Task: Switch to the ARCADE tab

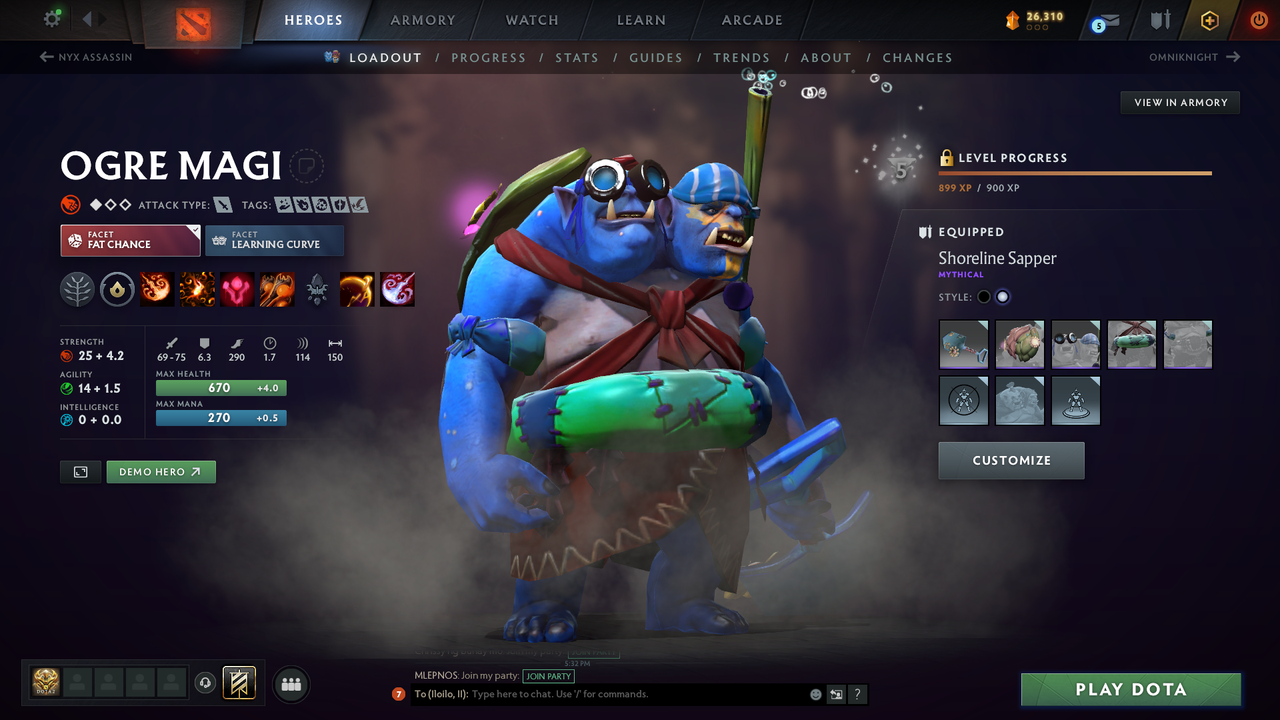Action: click(751, 20)
